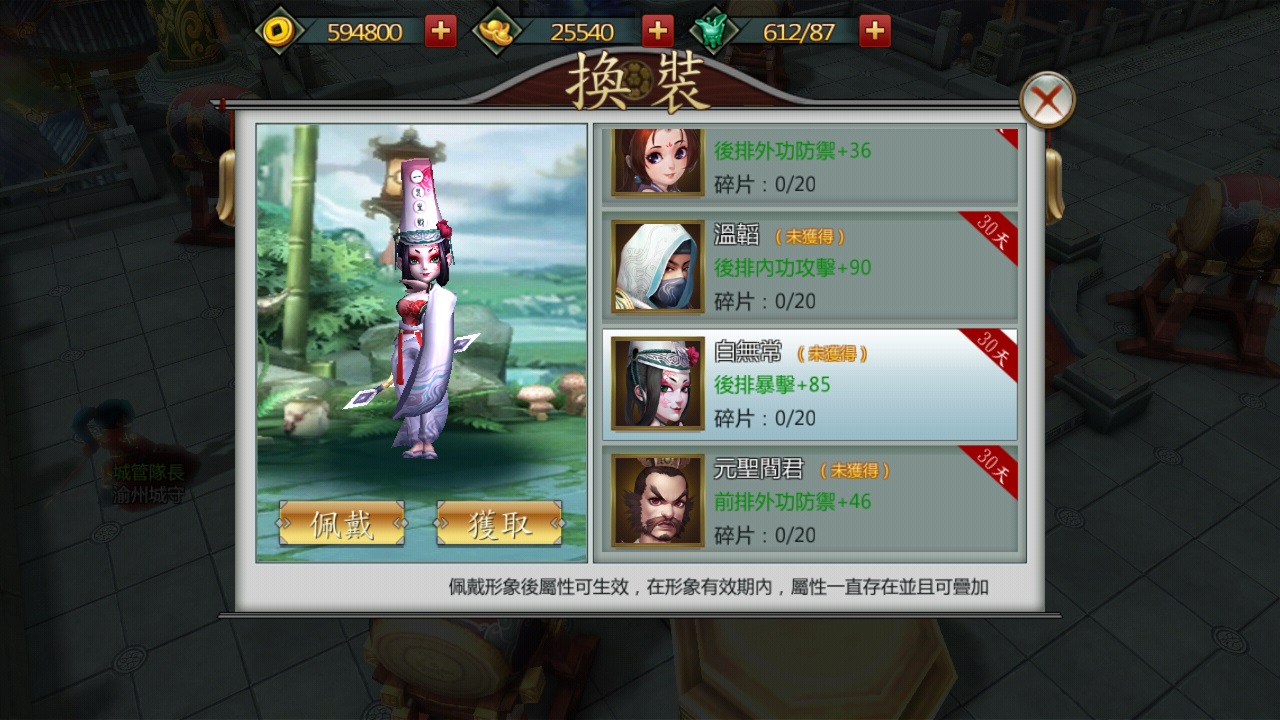Select the 溫韜 costume list entry

pos(830,265)
